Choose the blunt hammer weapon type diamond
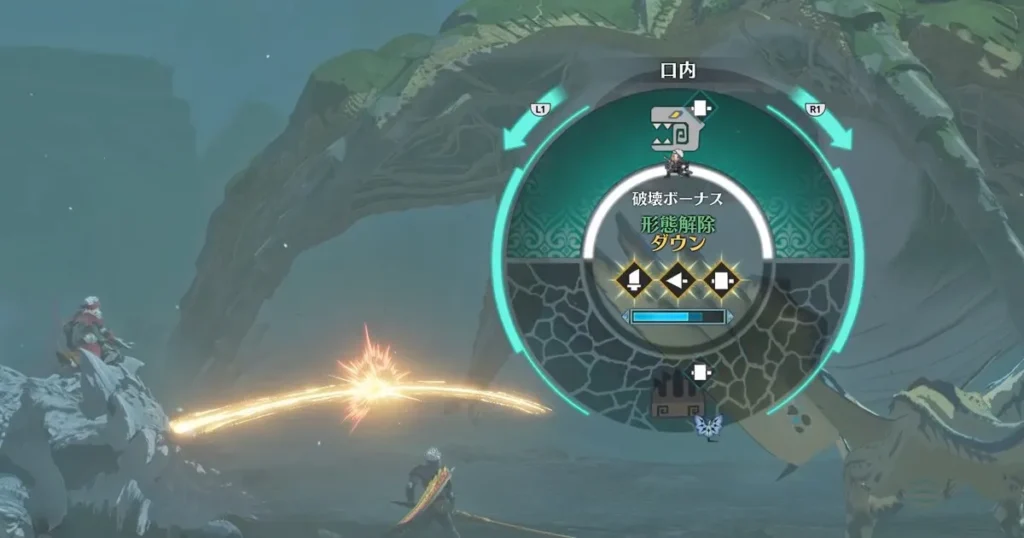 722,280
